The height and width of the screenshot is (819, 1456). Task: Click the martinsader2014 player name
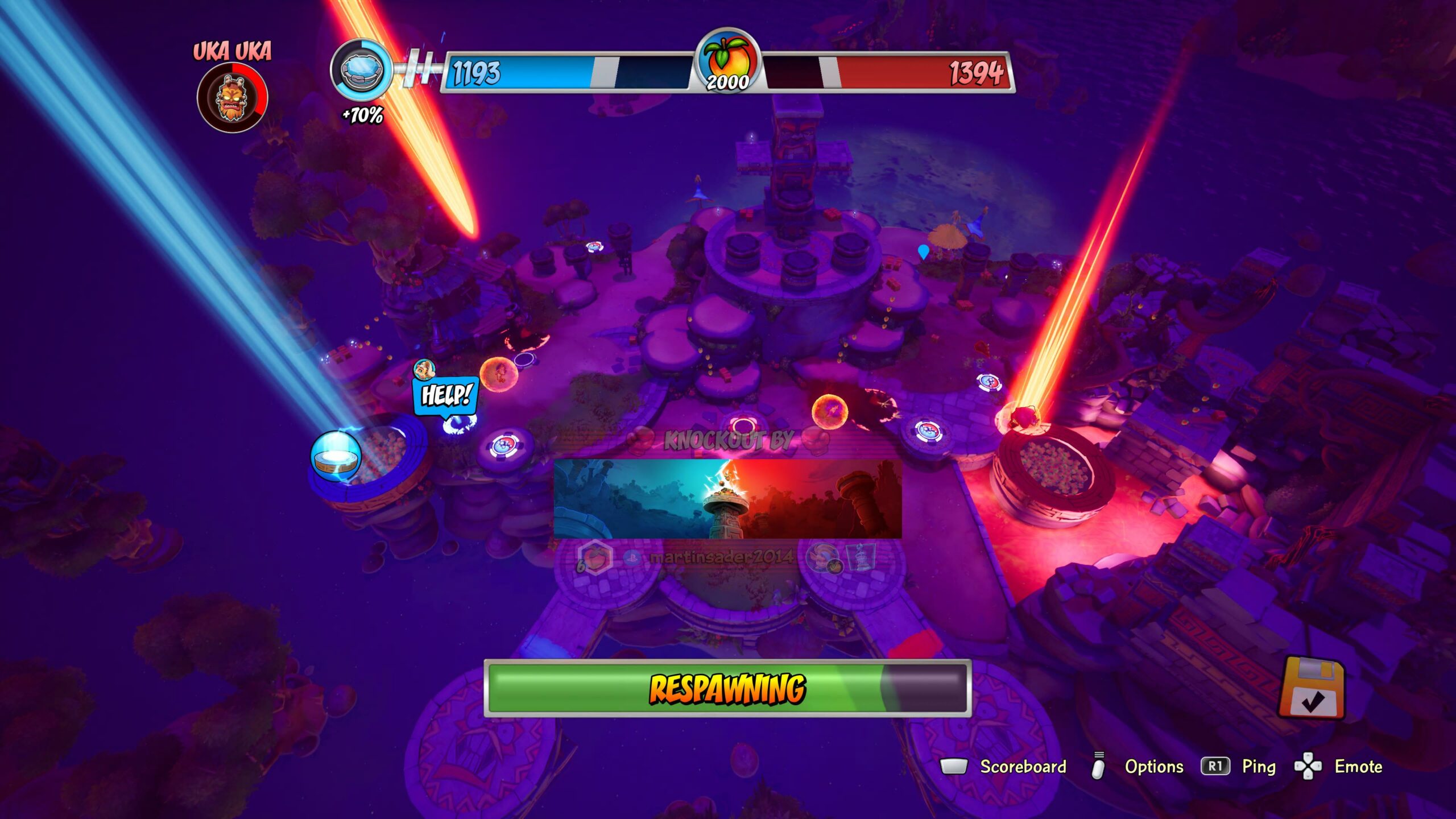click(x=721, y=557)
